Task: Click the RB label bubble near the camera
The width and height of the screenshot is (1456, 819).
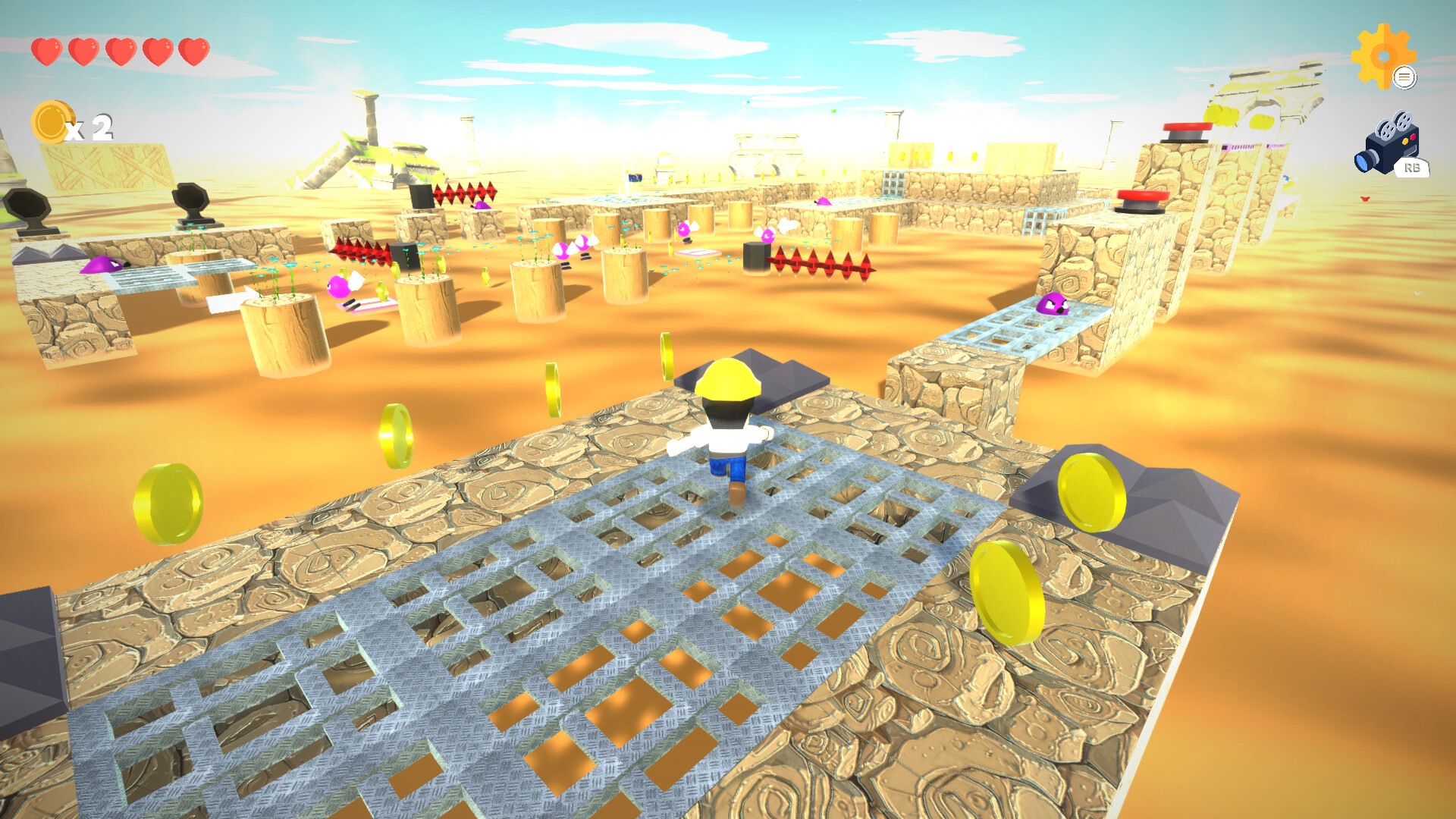Action: (x=1412, y=167)
